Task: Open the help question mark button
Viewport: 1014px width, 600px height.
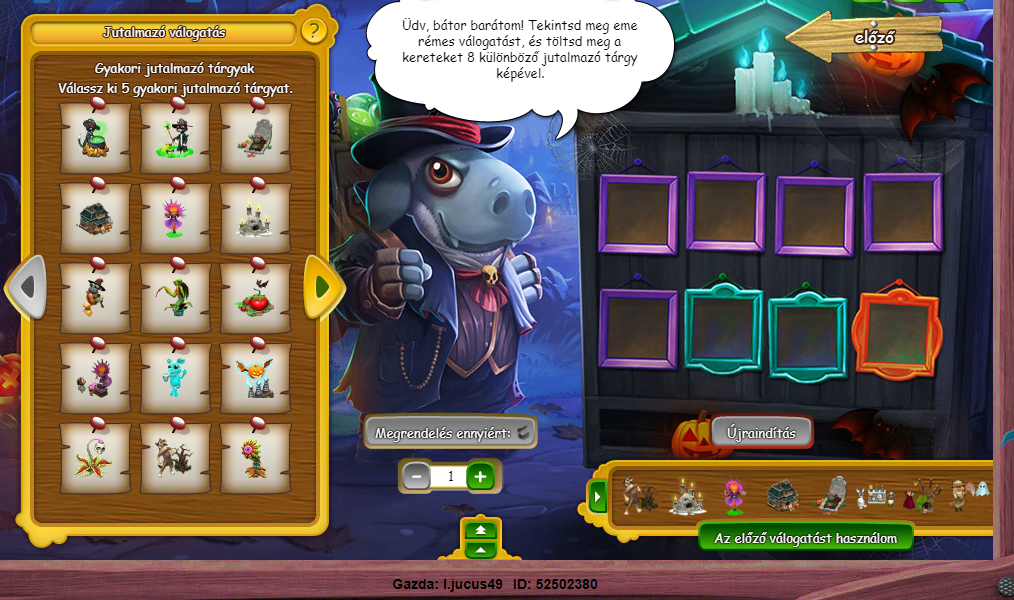Action: point(313,31)
